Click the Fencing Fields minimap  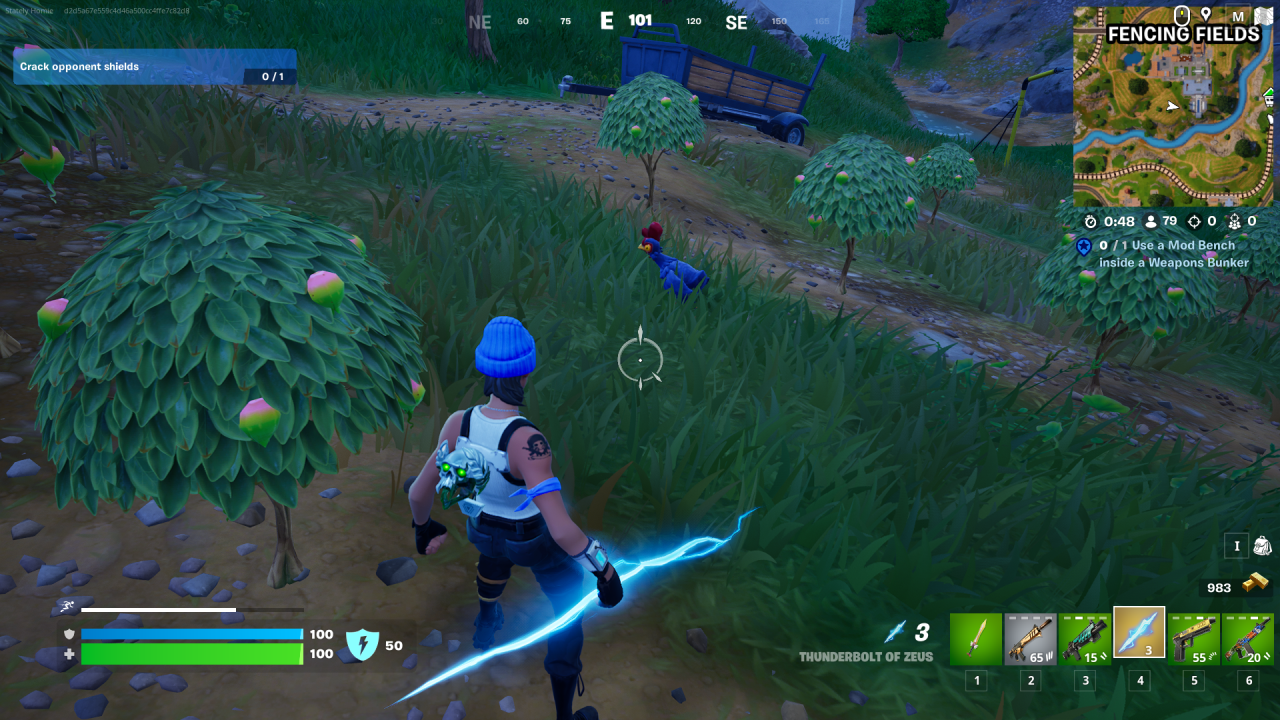[x=1170, y=110]
